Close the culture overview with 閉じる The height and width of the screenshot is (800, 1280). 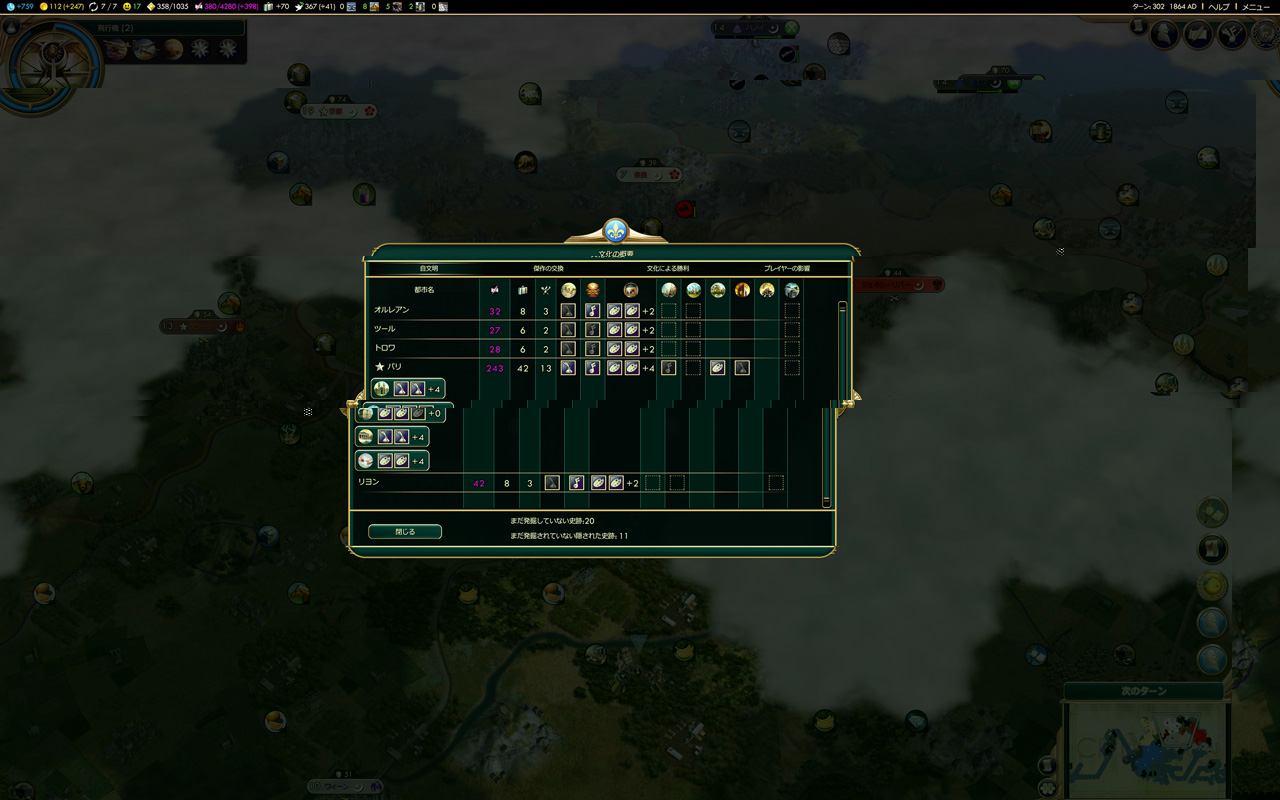click(405, 532)
